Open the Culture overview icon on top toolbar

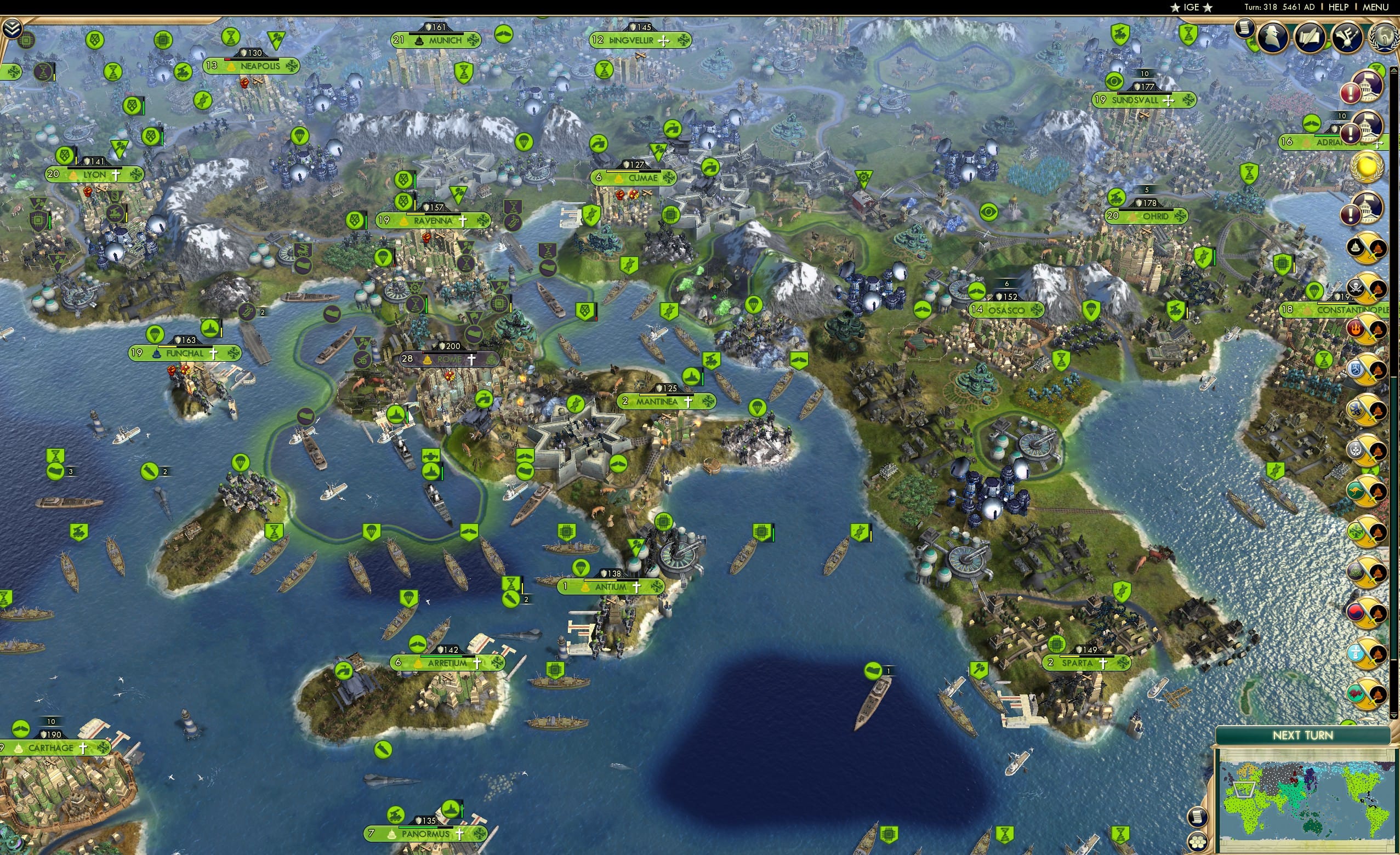point(1348,38)
